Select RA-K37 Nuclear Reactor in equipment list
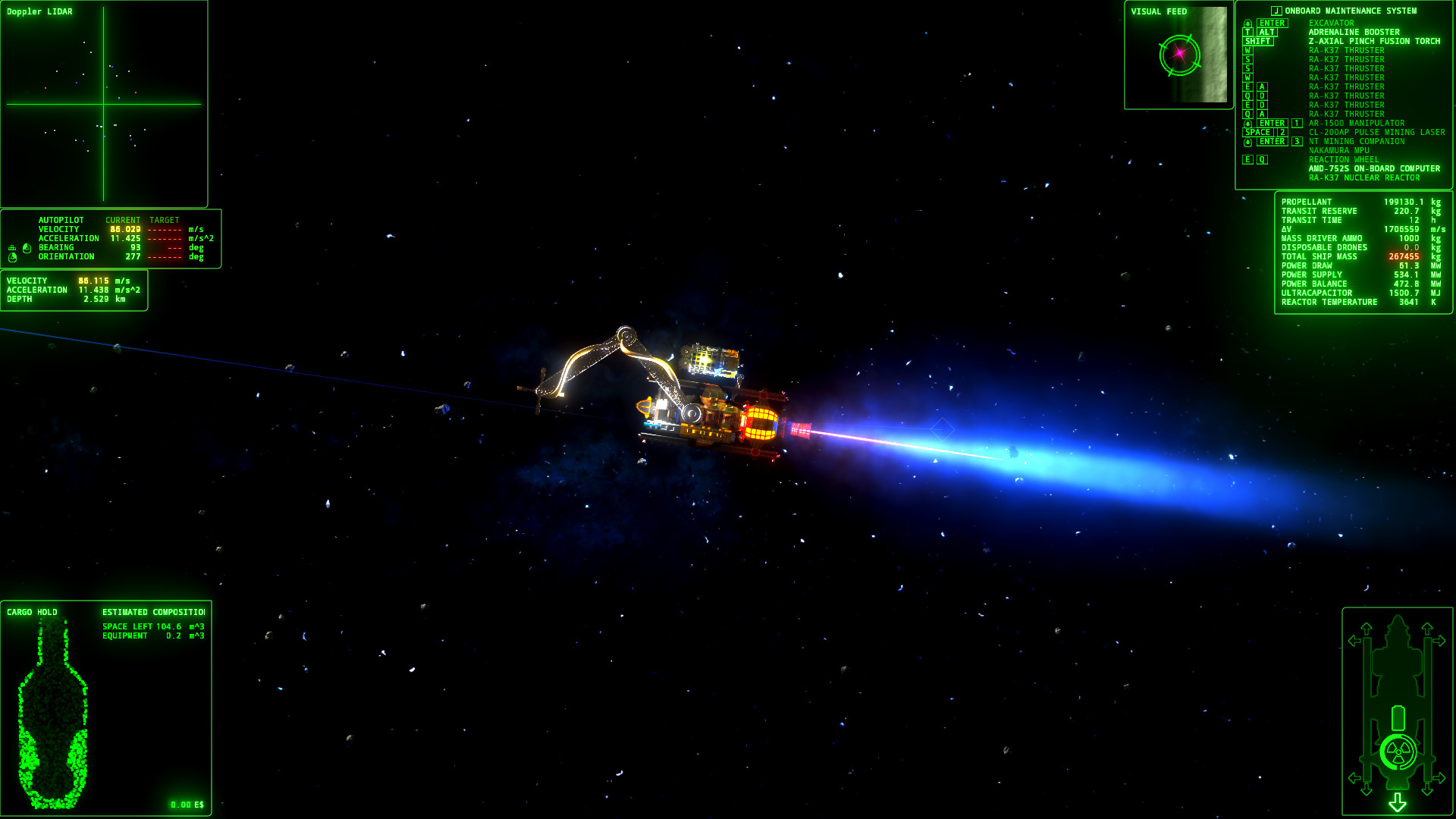This screenshot has width=1456, height=819. click(1365, 177)
